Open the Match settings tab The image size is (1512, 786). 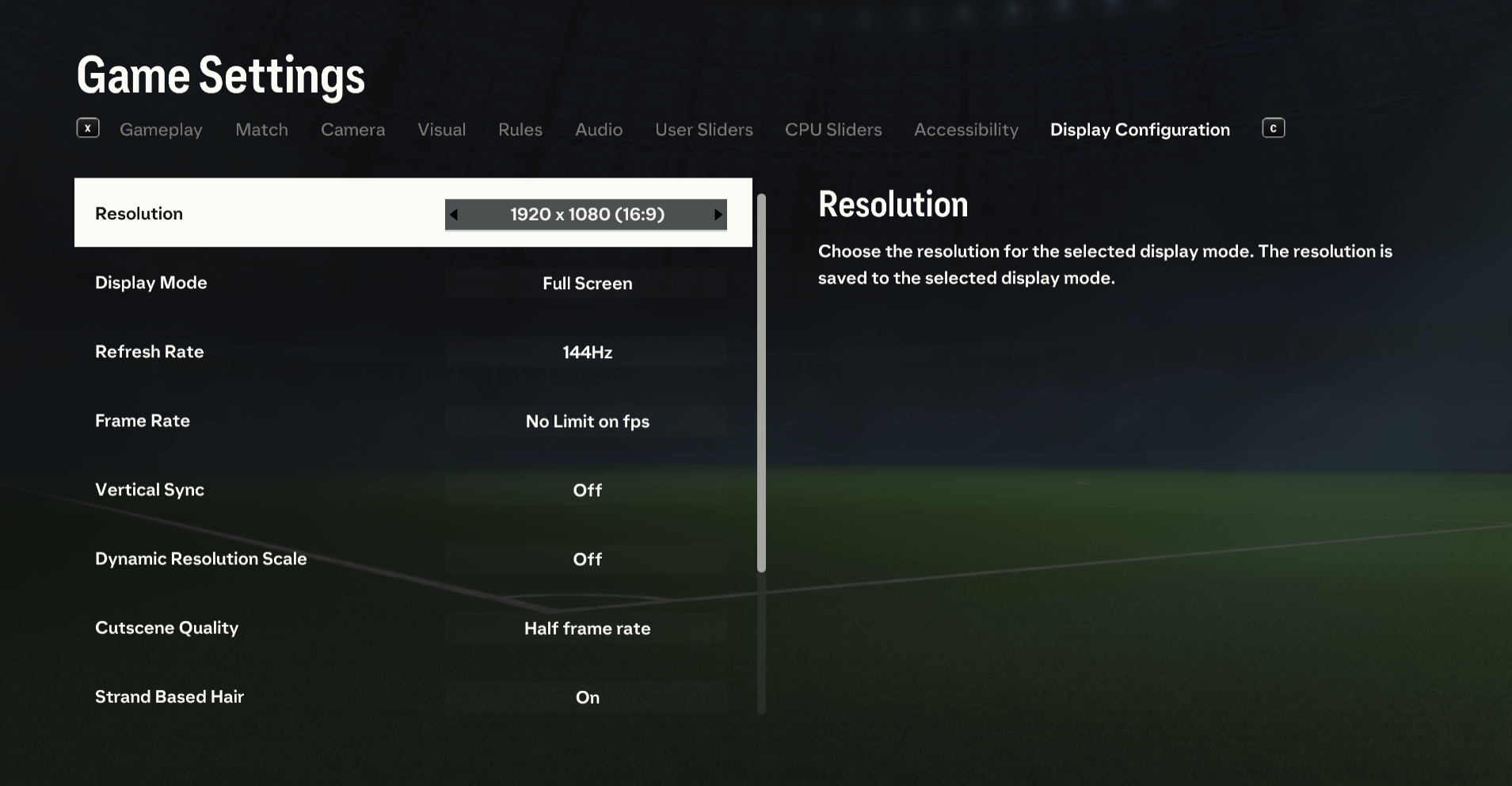pyautogui.click(x=261, y=130)
